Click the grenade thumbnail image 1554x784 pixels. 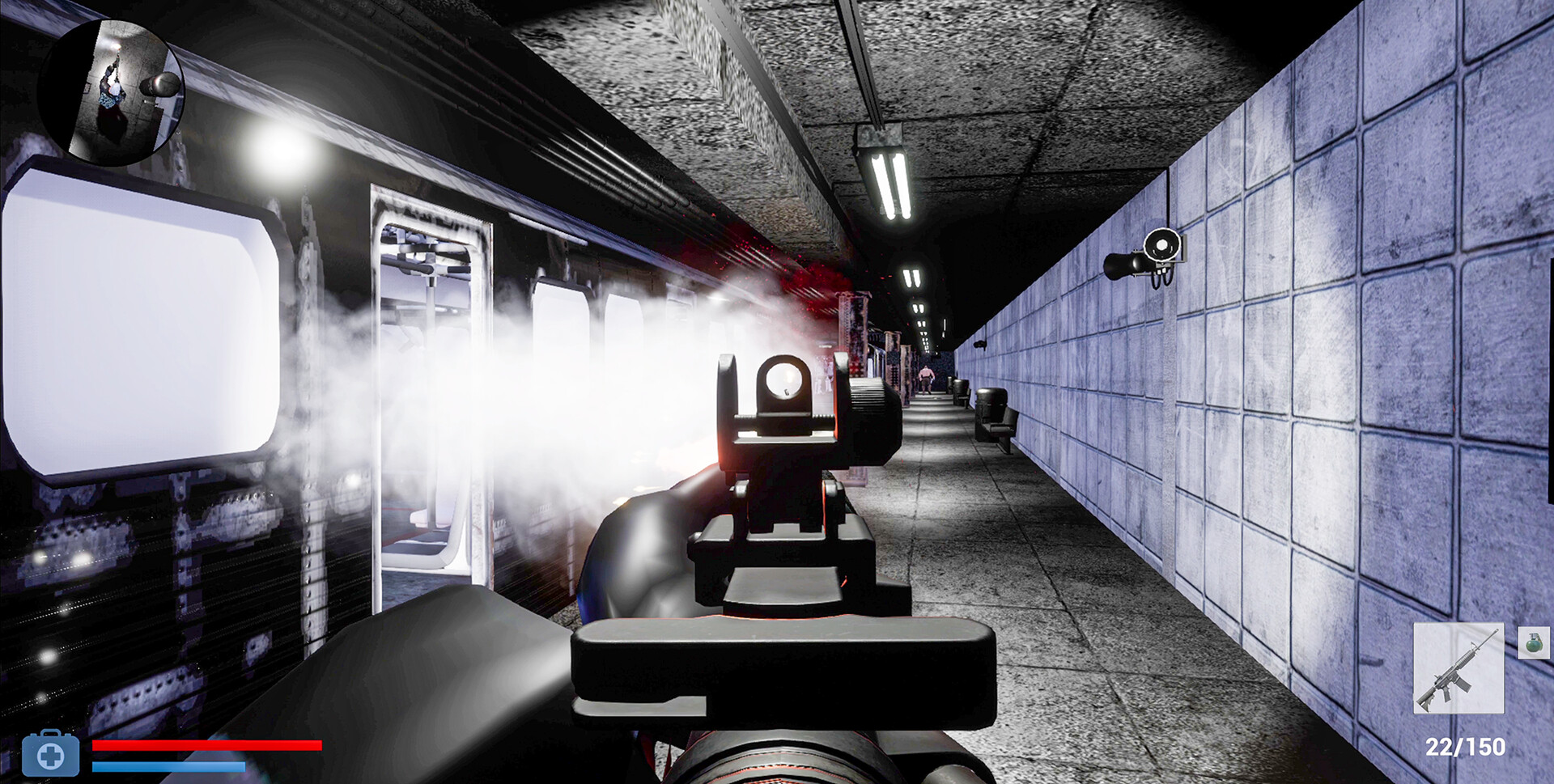tap(1534, 643)
